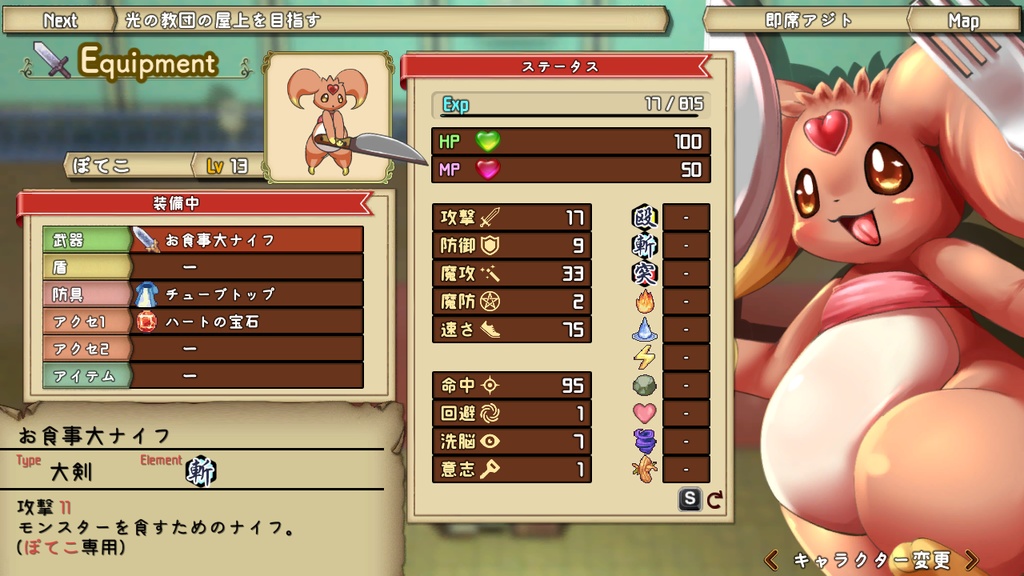Switch to the previous character with left arrow

[x=771, y=560]
